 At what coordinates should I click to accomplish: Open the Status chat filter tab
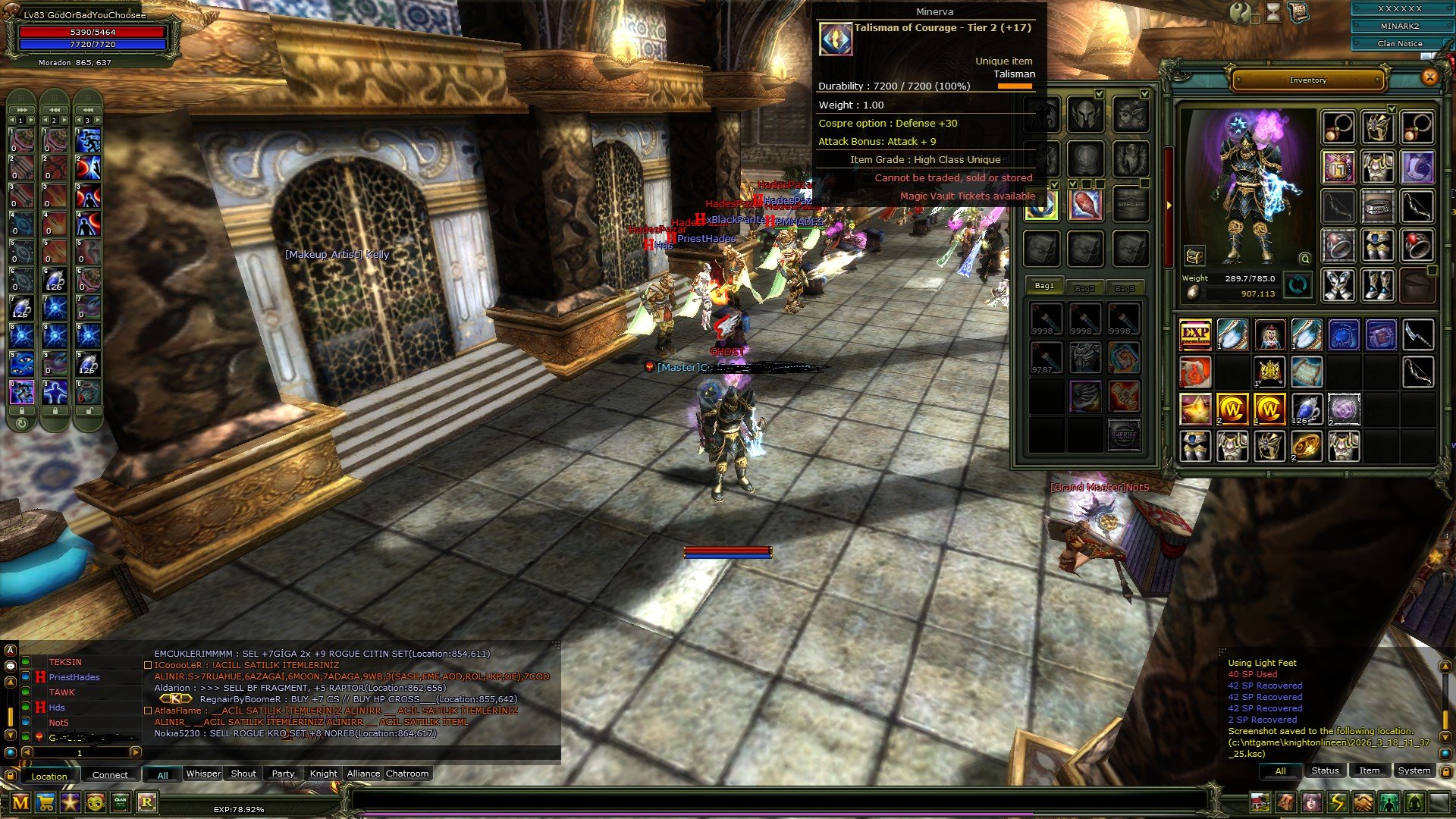click(x=1324, y=770)
